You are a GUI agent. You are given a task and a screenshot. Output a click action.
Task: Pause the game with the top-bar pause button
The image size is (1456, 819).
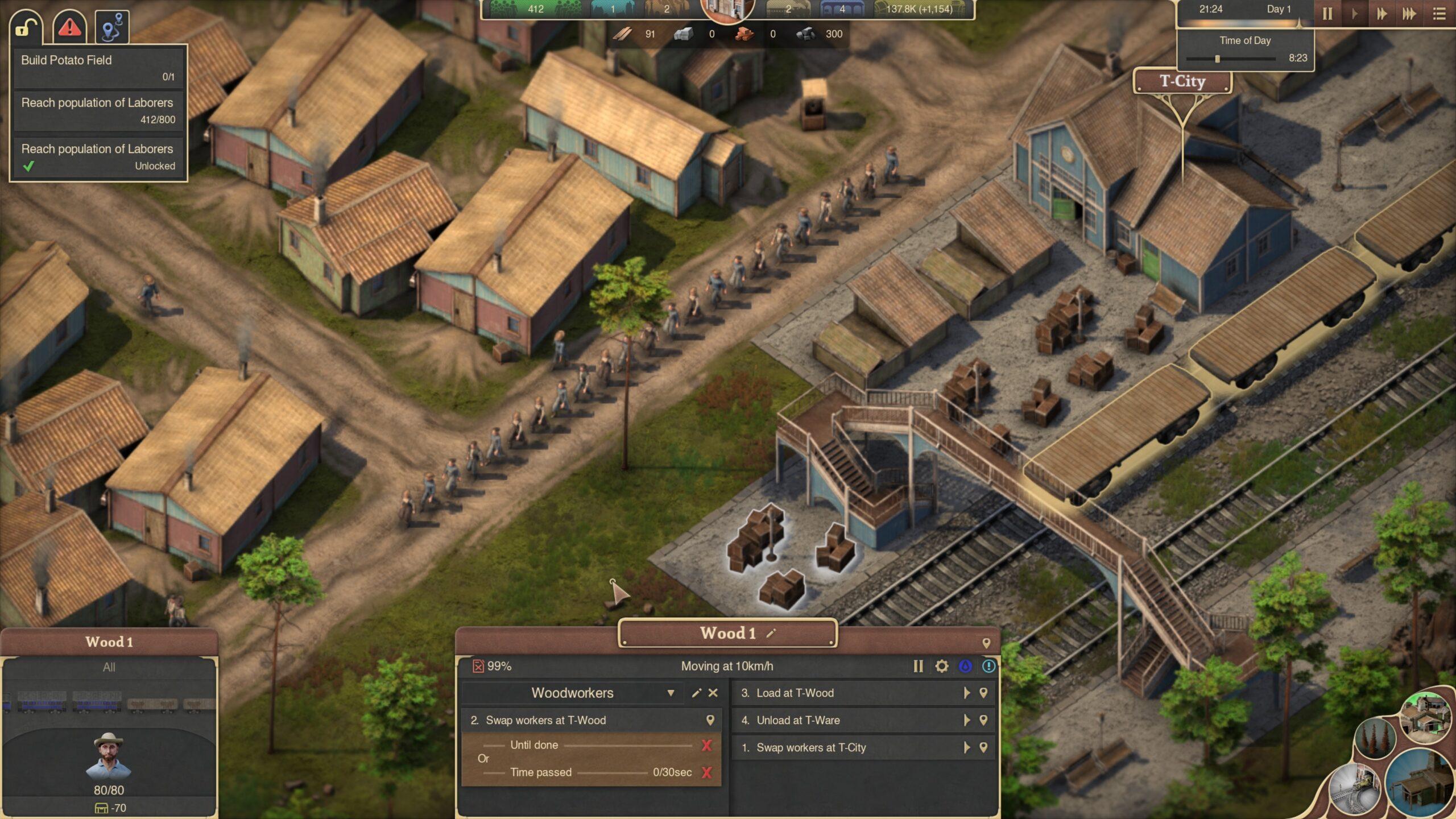point(1327,14)
